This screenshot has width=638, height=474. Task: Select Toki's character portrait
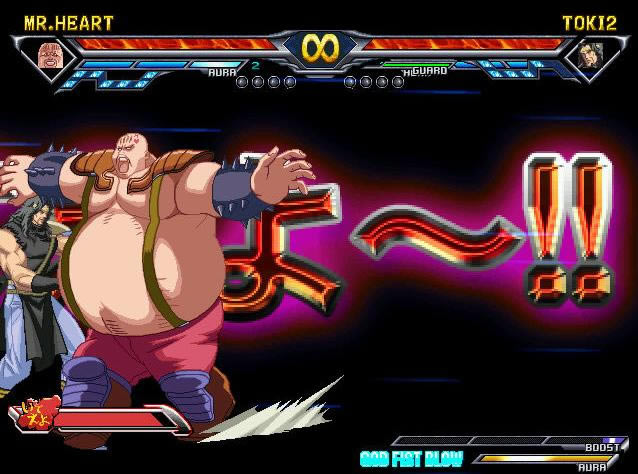(587, 56)
